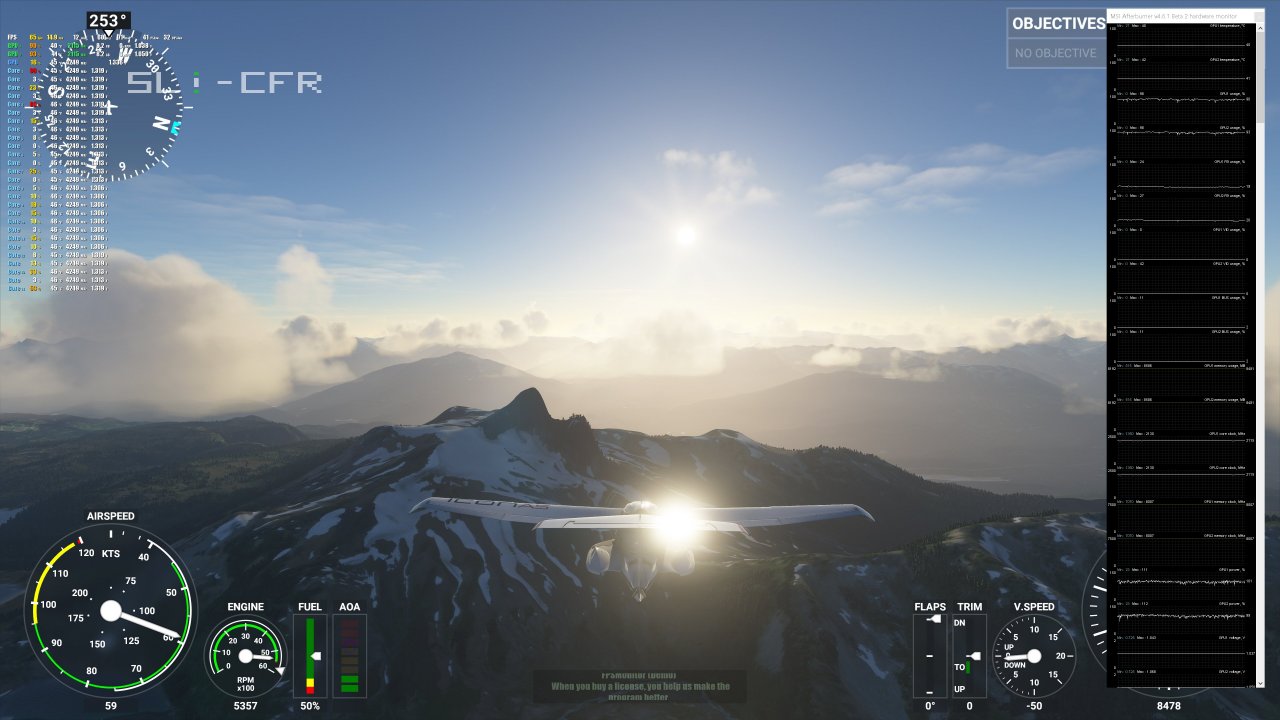
Task: Select the MSI Afterburner hardware monitor title bar
Action: pyautogui.click(x=1180, y=15)
